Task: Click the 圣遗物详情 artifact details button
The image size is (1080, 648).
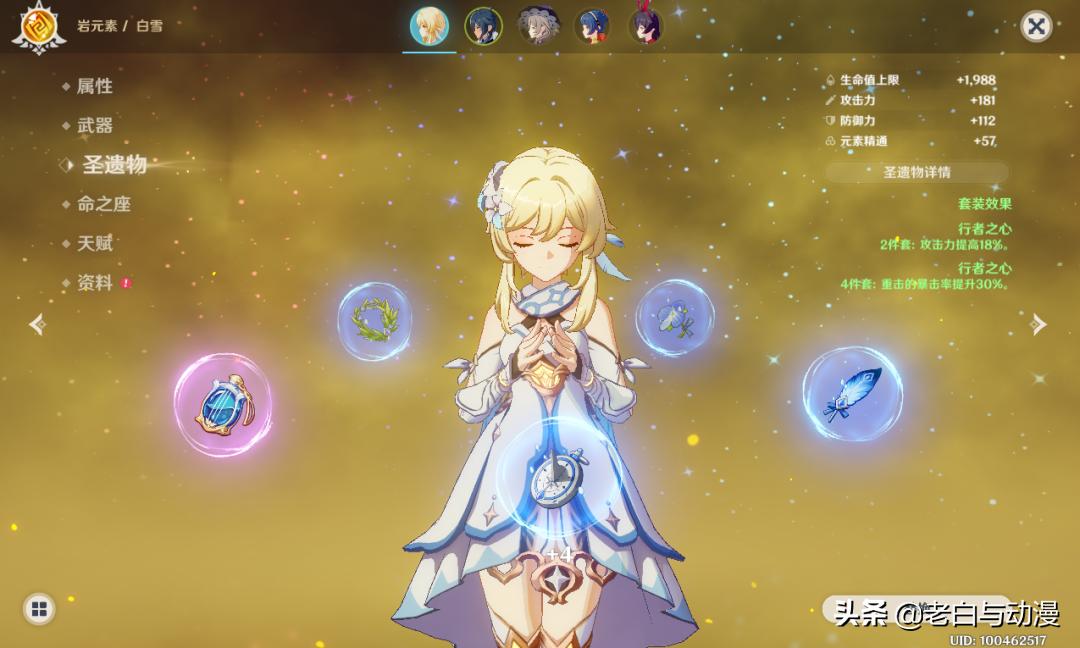Action: point(916,172)
